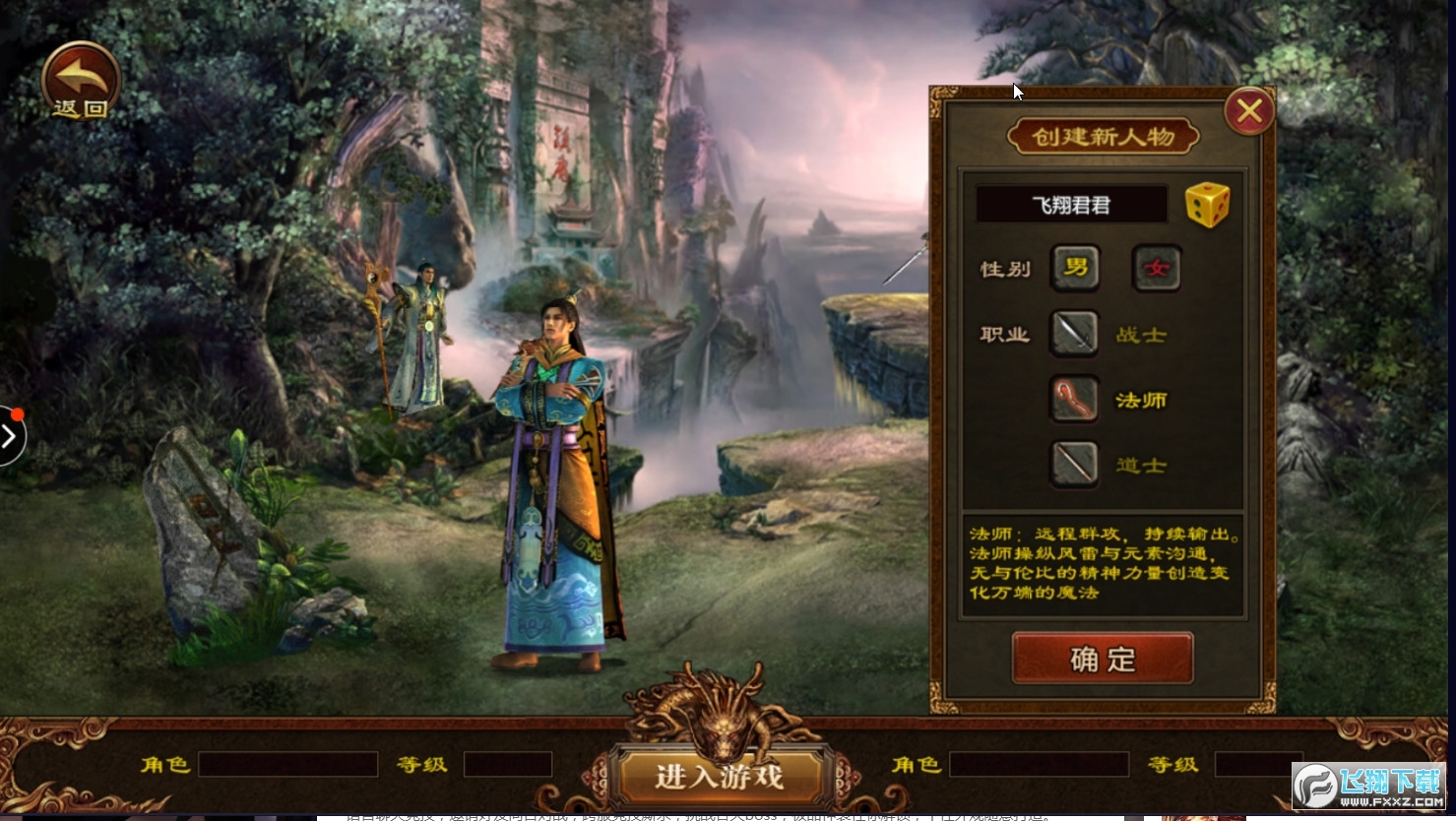Close the 创建新人物 creation panel
Image resolution: width=1456 pixels, height=821 pixels.
[1249, 109]
